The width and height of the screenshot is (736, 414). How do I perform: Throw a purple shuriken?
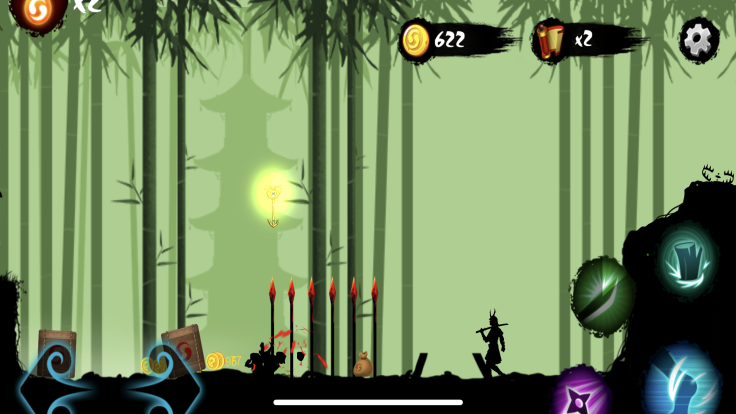point(581,393)
